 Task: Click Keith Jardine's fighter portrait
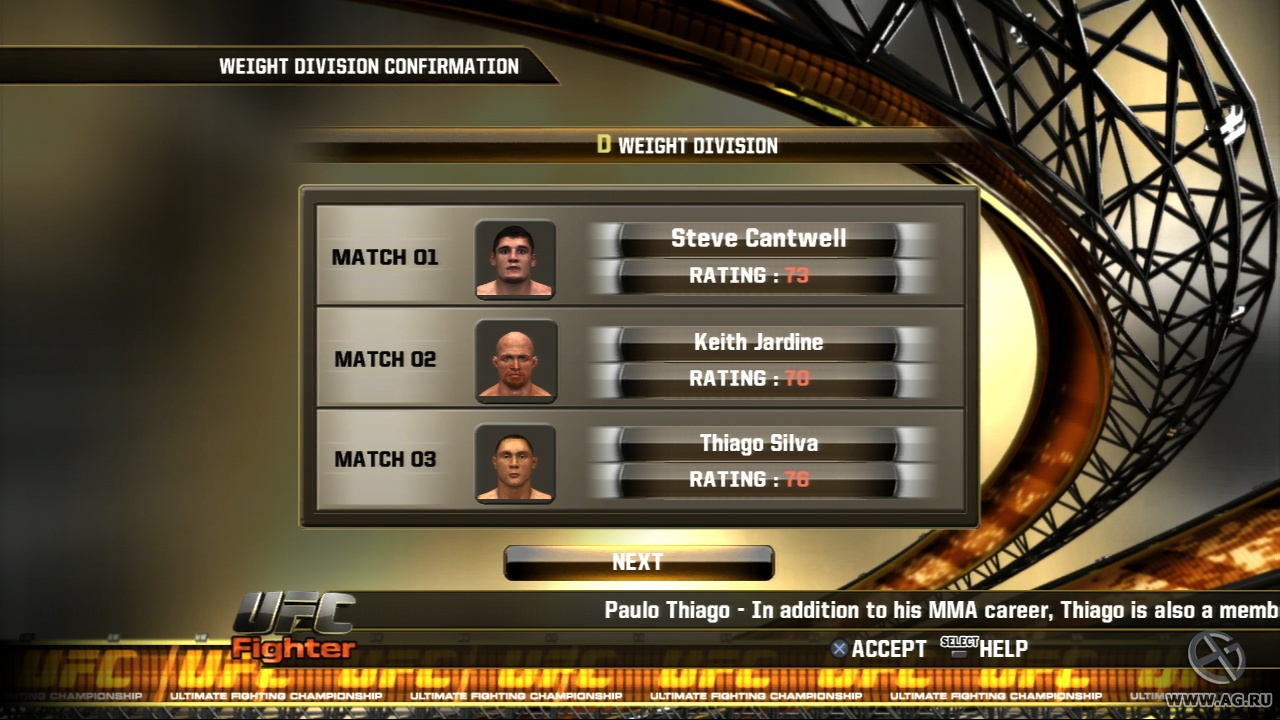coord(516,361)
